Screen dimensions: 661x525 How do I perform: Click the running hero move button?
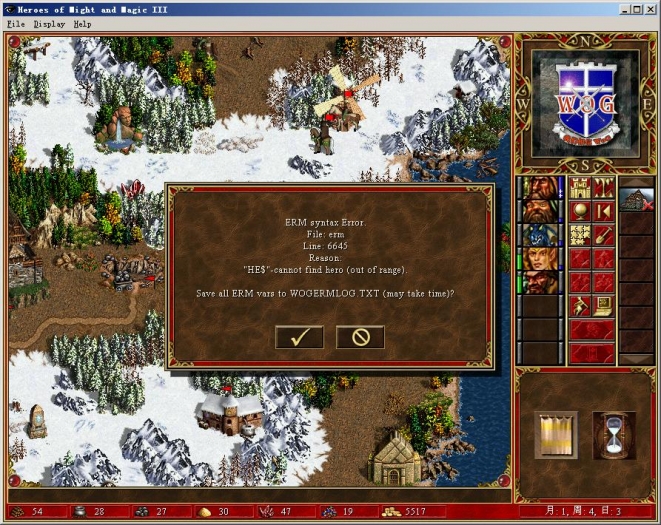point(580,306)
